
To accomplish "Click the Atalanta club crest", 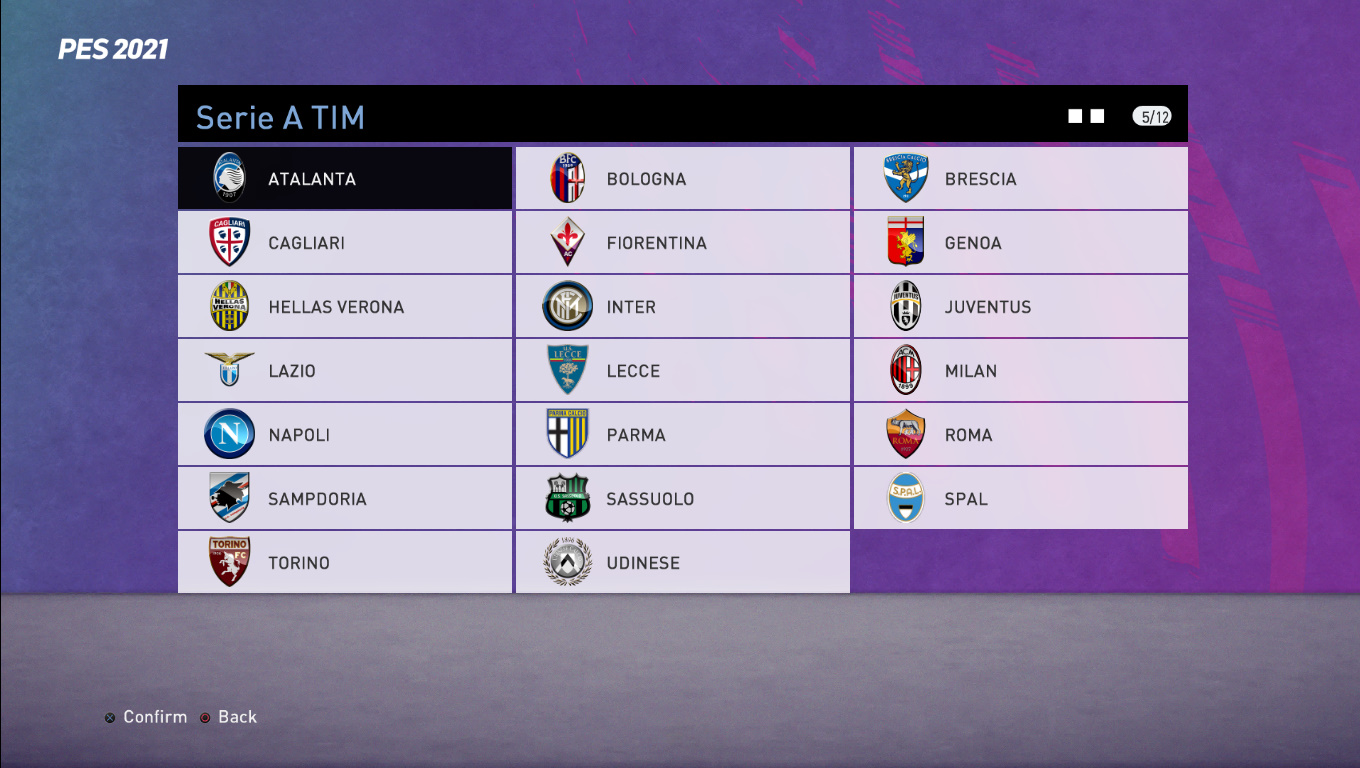I will (x=229, y=178).
